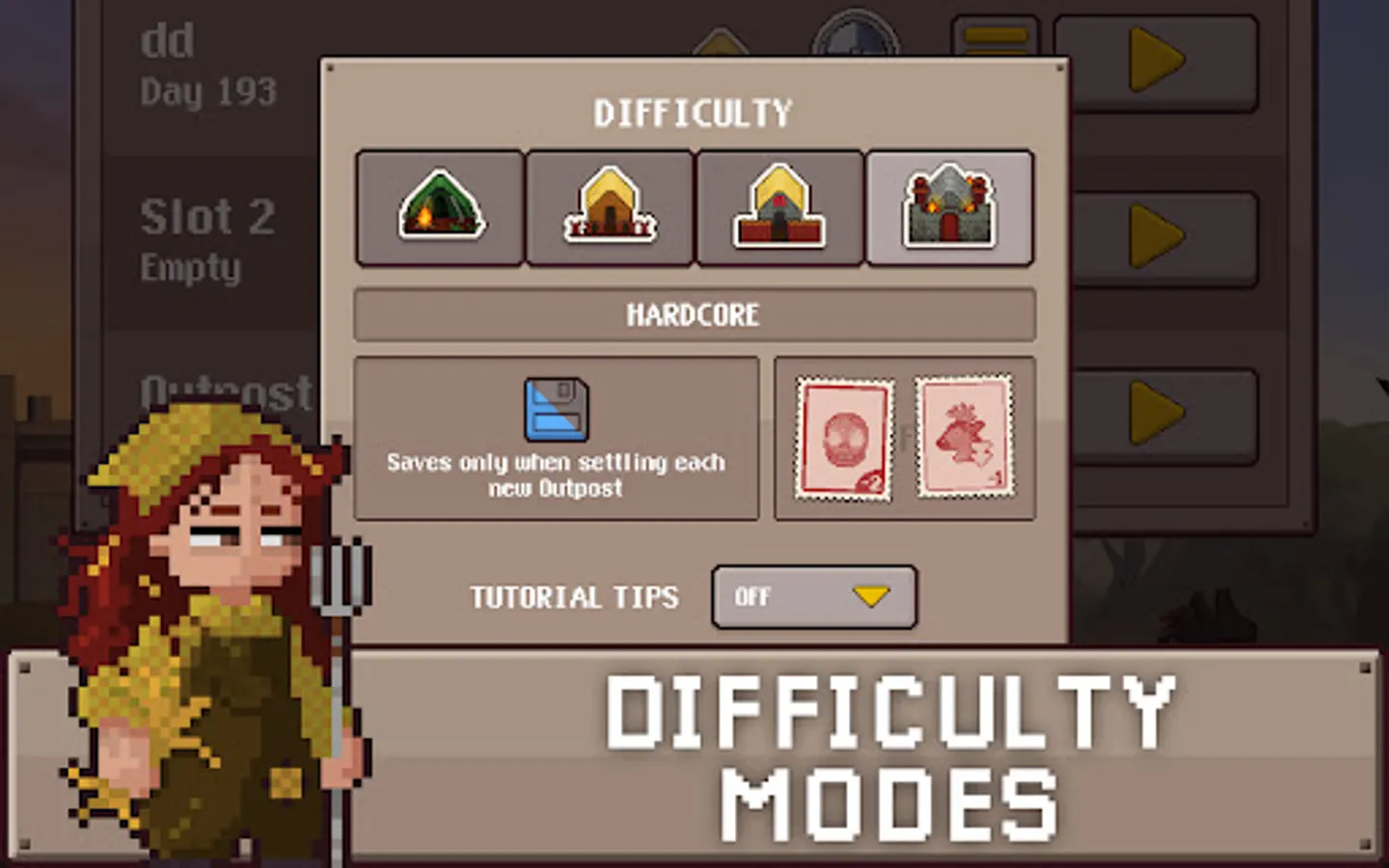Choose the fortified house difficulty icon
The height and width of the screenshot is (868, 1389).
tap(779, 206)
